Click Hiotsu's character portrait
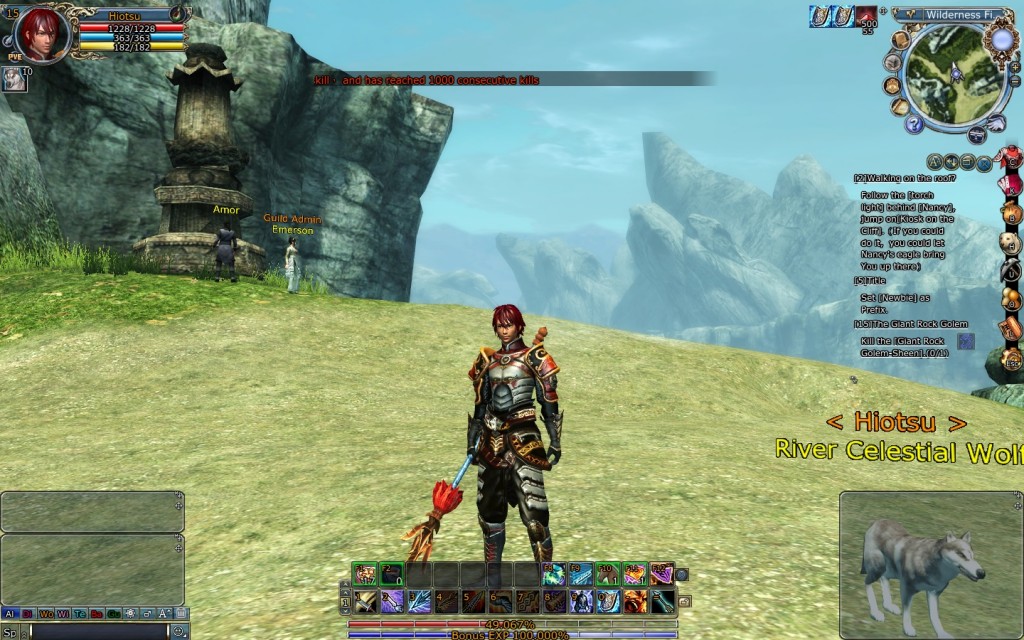Image resolution: width=1024 pixels, height=640 pixels. tap(42, 33)
